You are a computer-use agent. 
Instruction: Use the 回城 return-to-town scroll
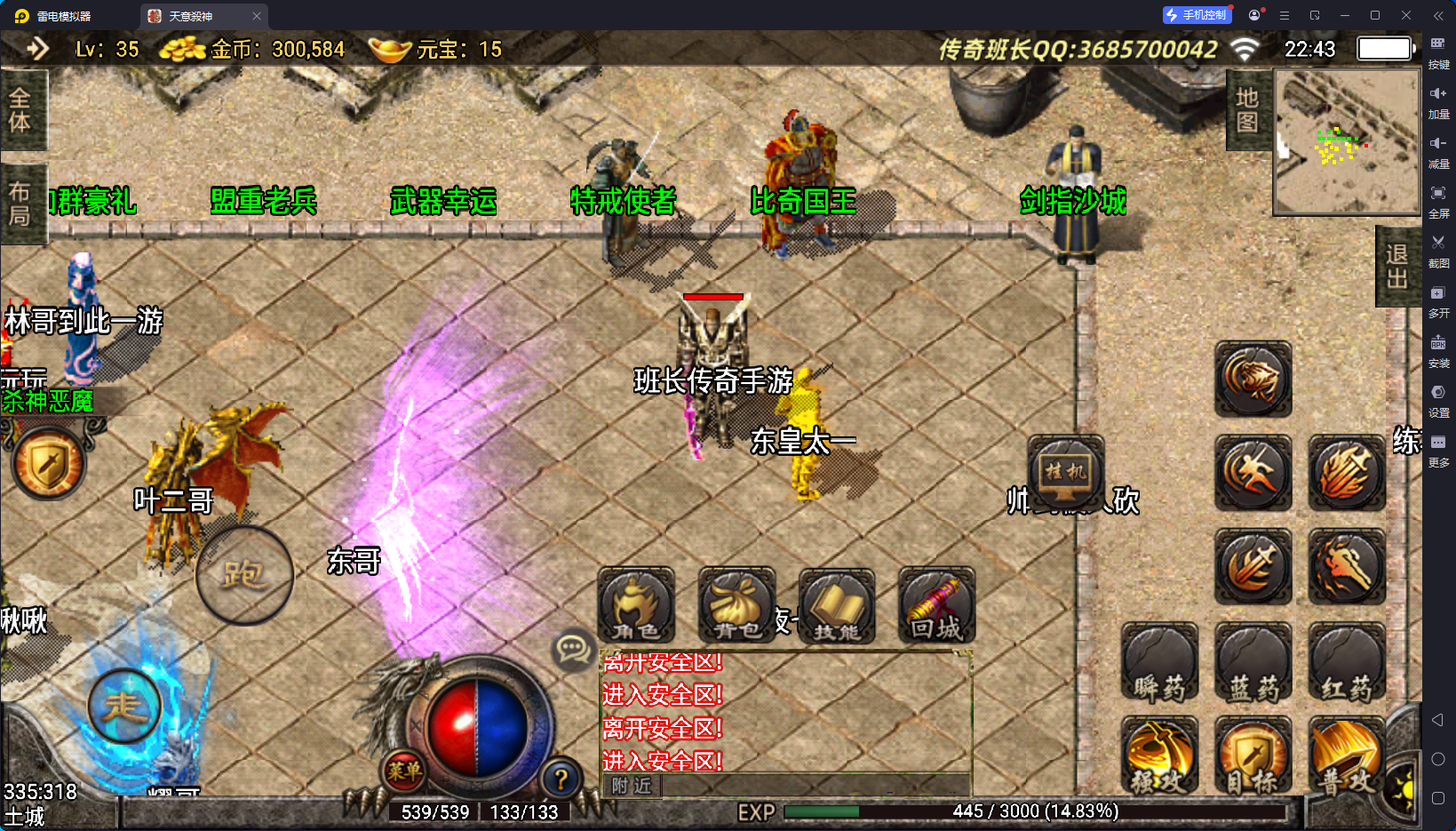point(936,606)
